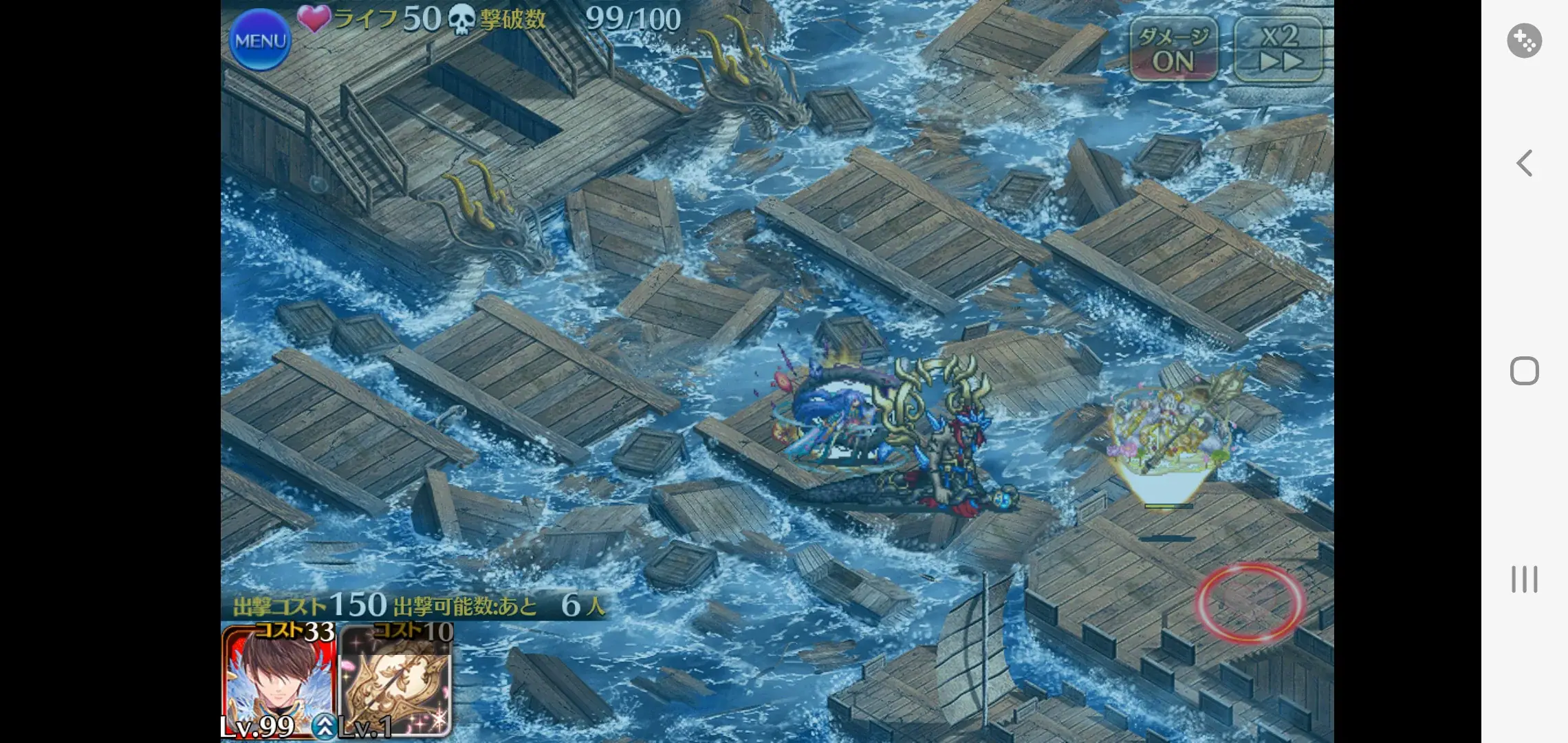Tap the heart icon beside ライフ counter

316,19
